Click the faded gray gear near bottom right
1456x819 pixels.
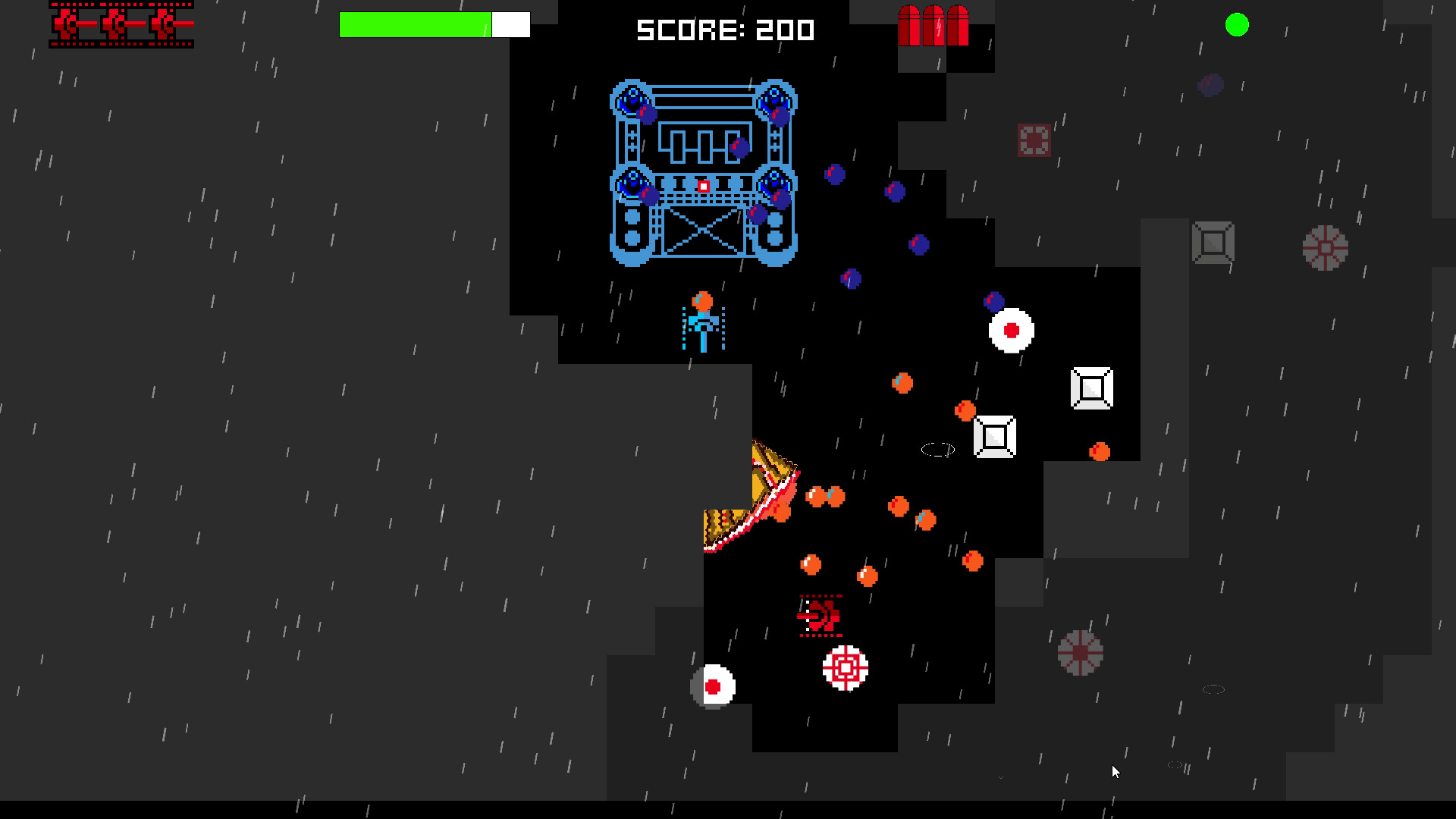tap(1080, 651)
